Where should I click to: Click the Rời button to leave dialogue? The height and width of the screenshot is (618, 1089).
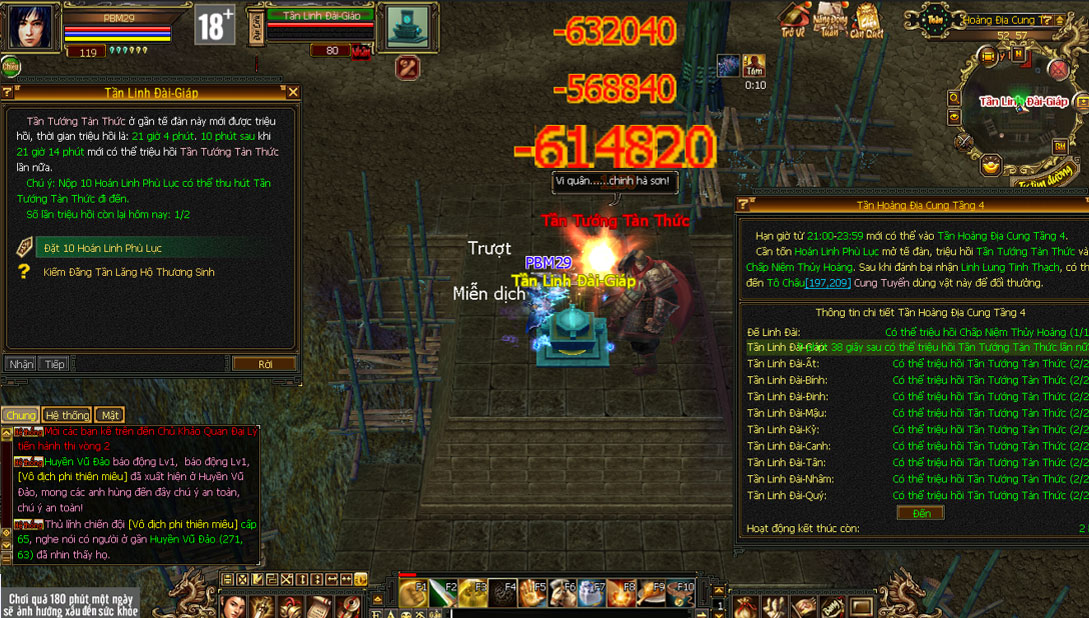(x=264, y=364)
